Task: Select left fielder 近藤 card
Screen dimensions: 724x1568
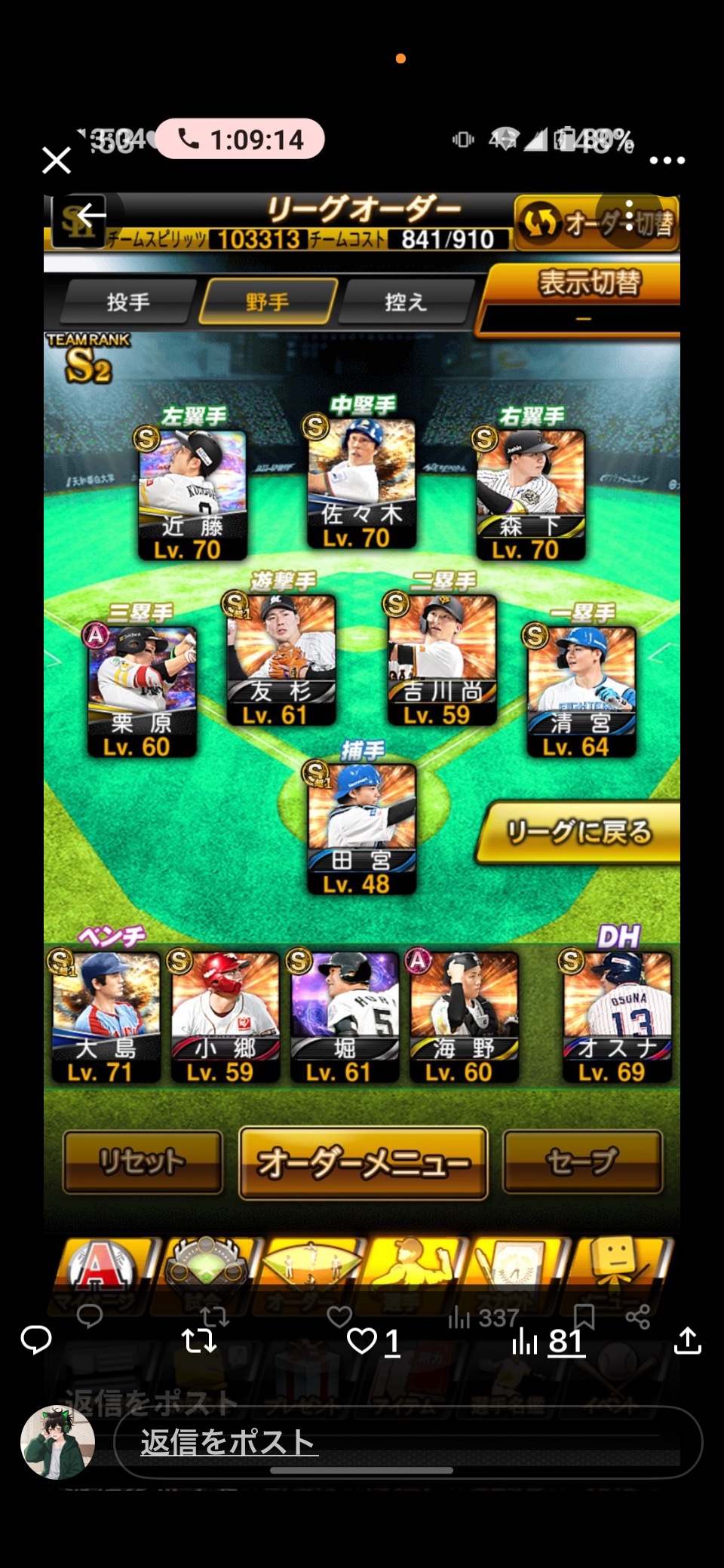Action: [192, 494]
